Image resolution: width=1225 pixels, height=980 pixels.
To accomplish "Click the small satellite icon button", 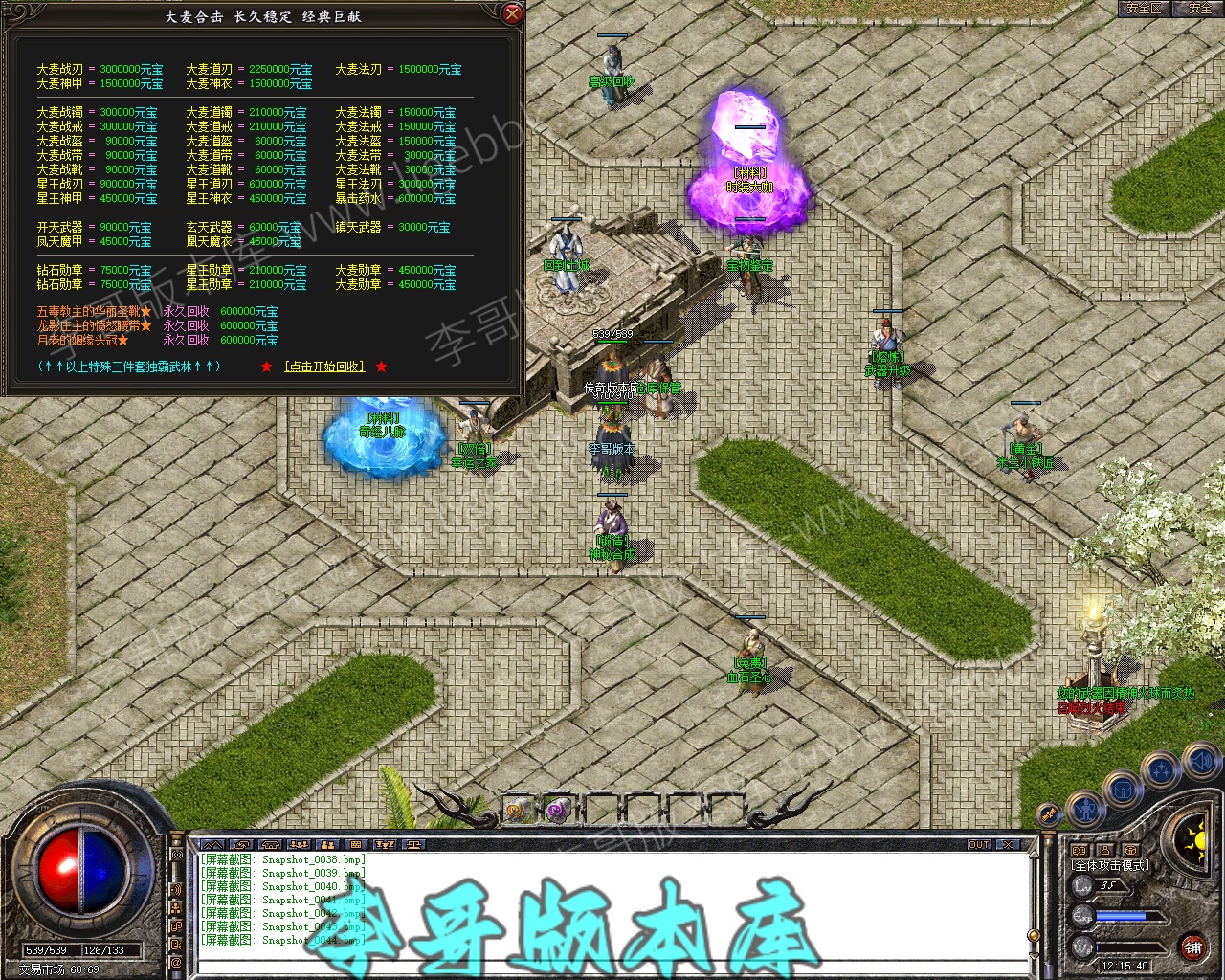I will point(1049,814).
